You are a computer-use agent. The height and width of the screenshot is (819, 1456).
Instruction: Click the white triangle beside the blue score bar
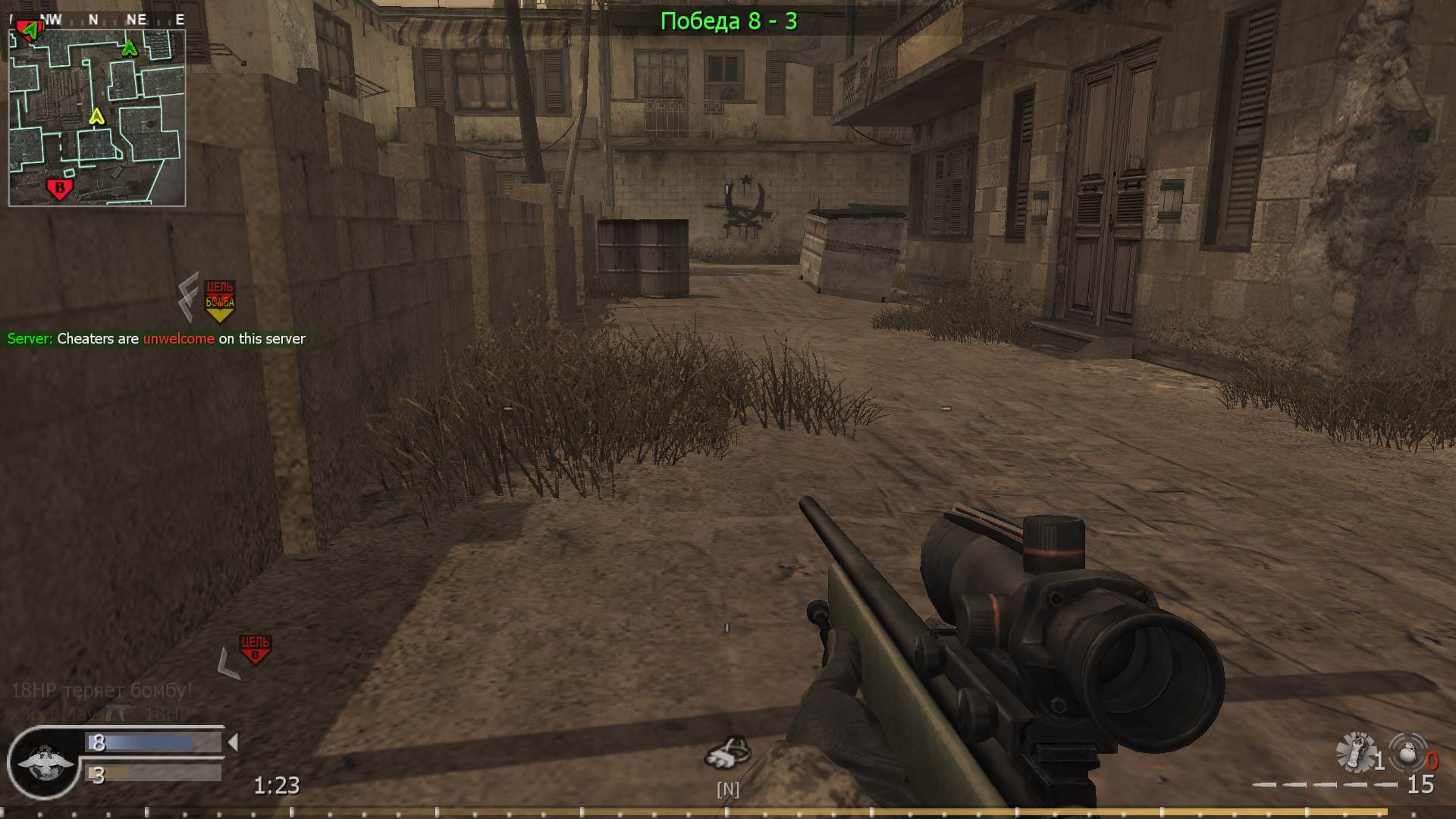234,742
